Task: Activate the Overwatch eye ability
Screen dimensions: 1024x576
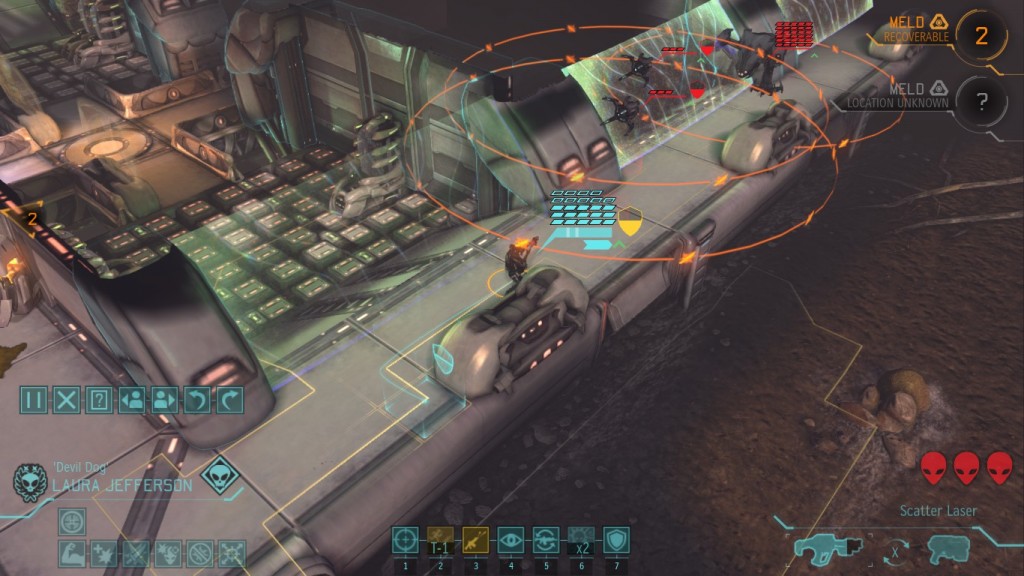Action: click(x=510, y=540)
